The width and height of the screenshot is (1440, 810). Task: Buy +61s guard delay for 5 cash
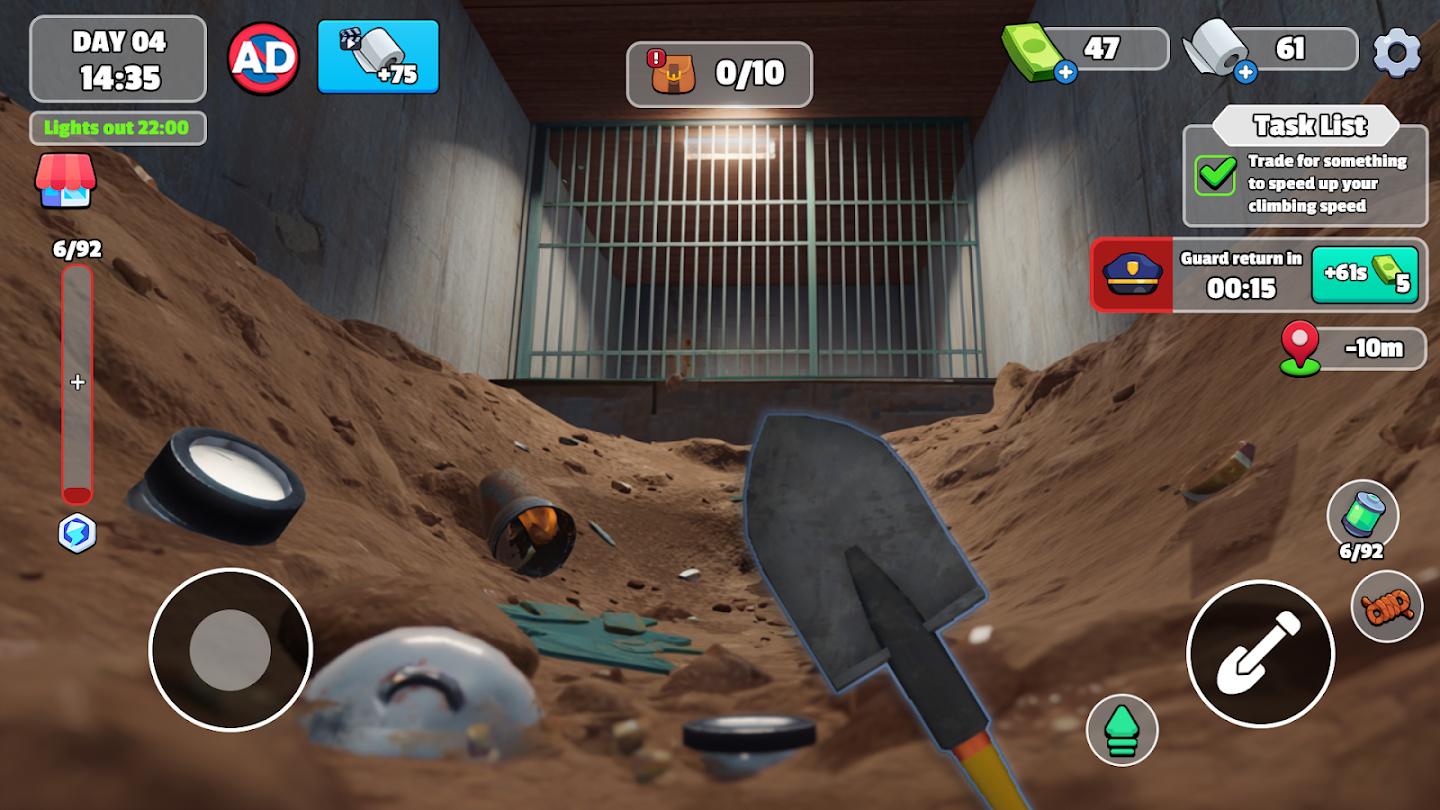1364,275
